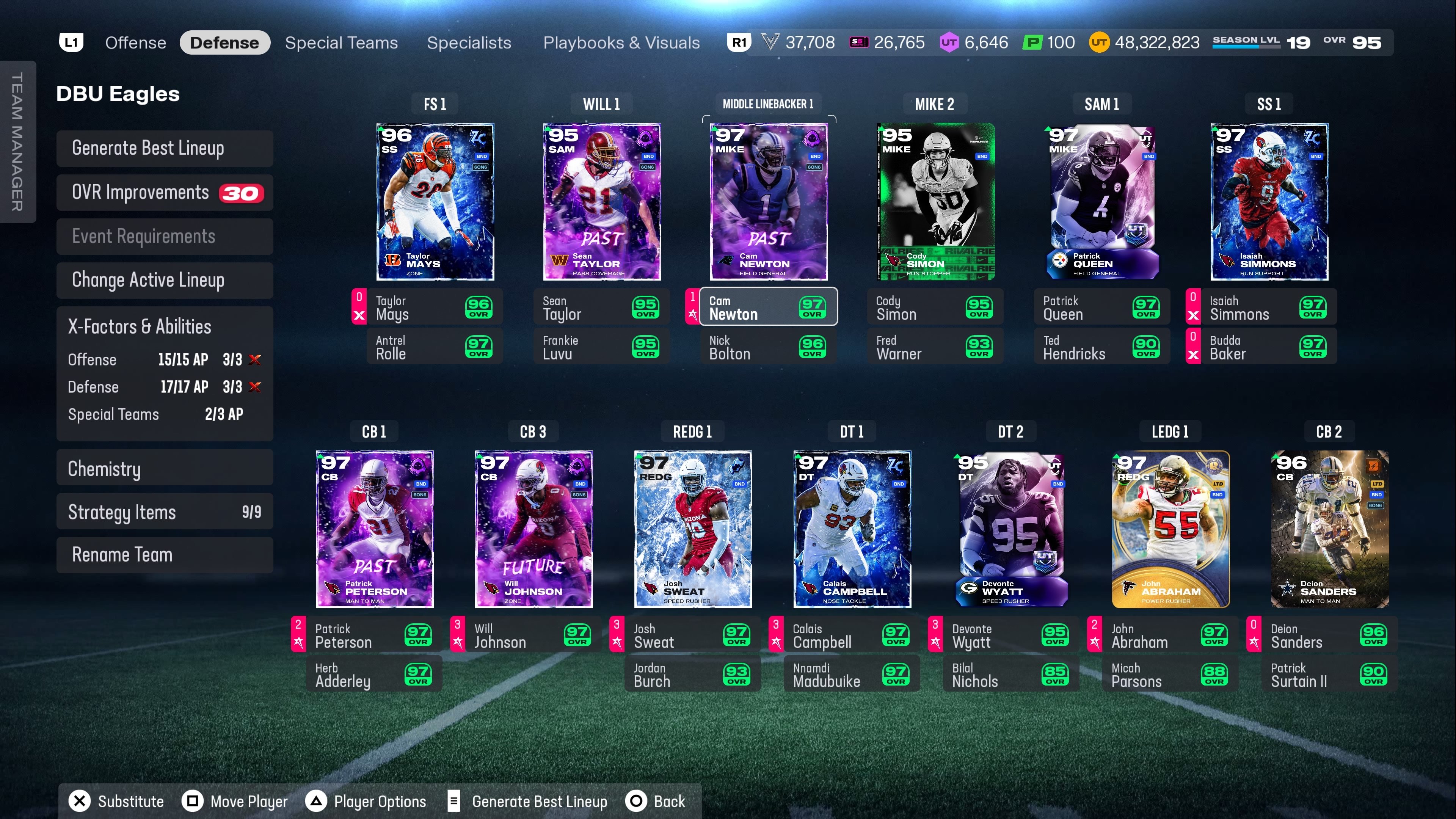The height and width of the screenshot is (819, 1456).
Task: Open the Special Teams tab
Action: tap(341, 43)
